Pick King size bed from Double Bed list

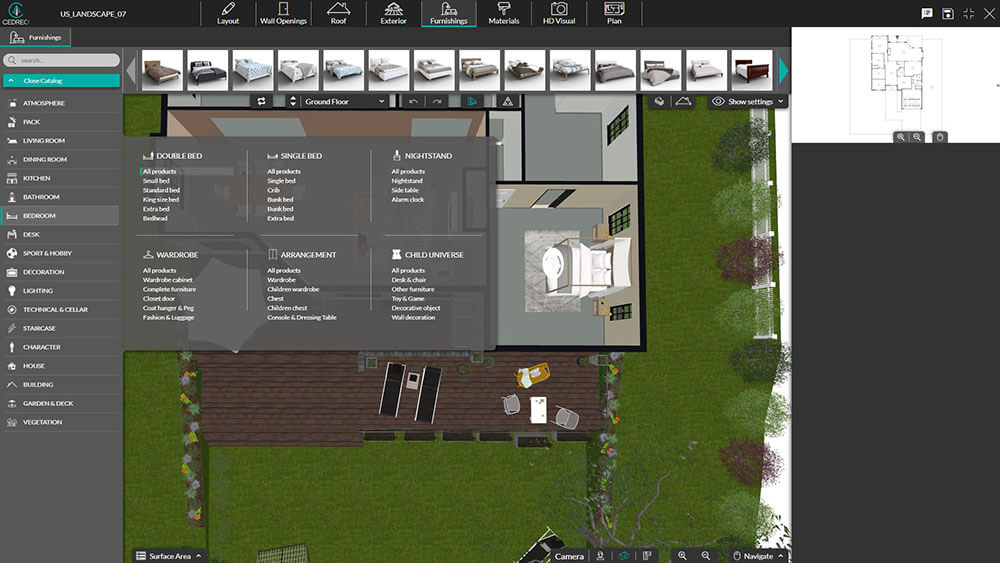(161, 200)
